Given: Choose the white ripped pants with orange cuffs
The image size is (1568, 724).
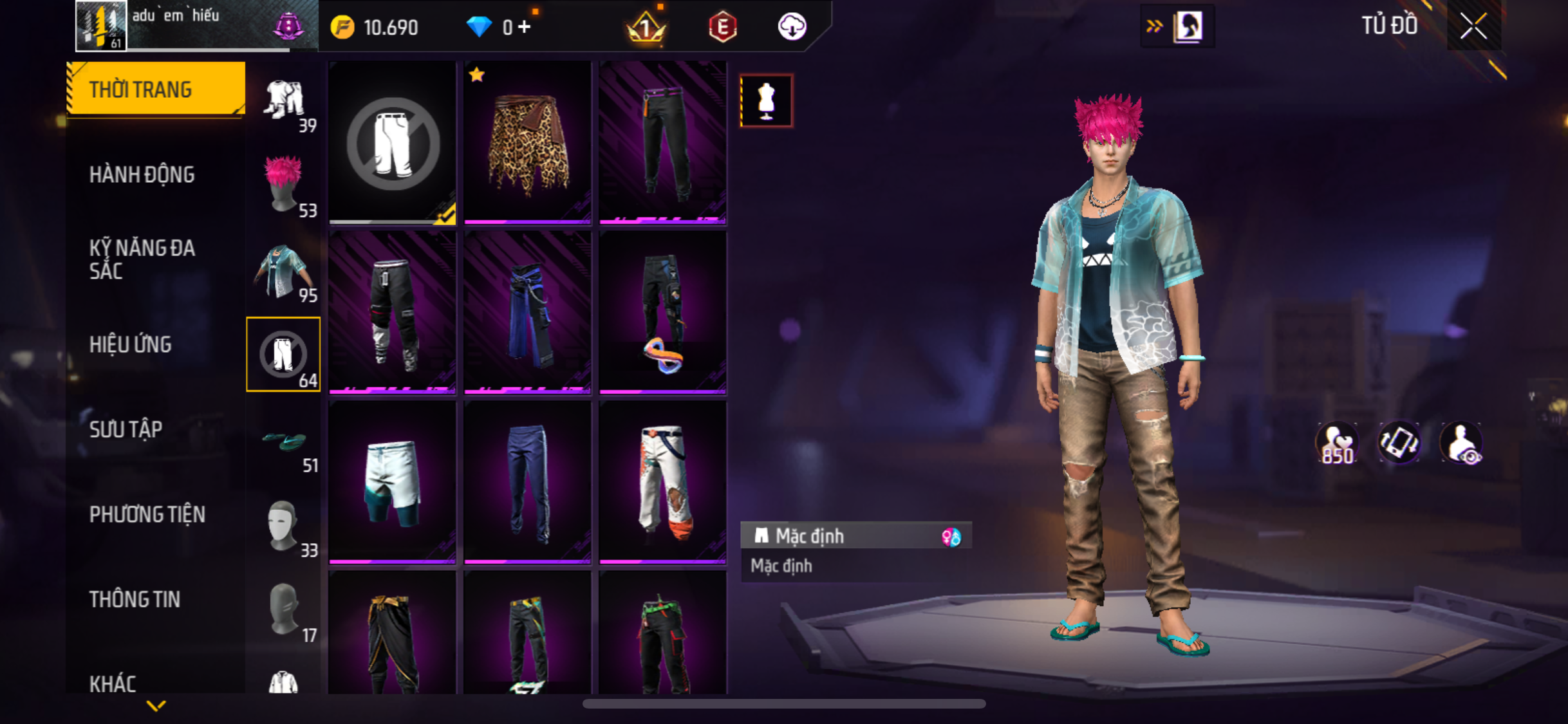Looking at the screenshot, I should coord(662,481).
